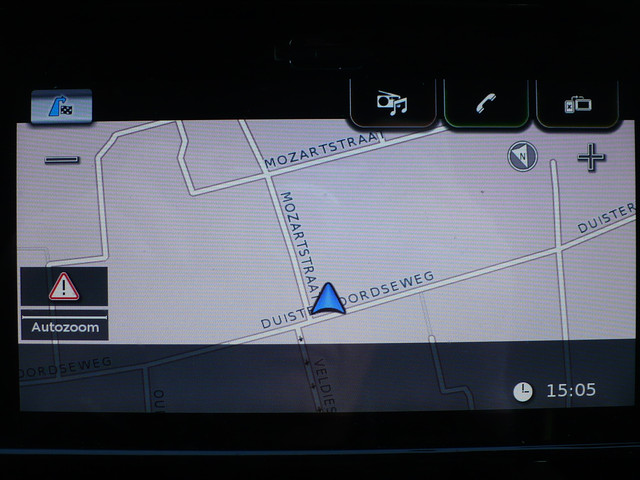The width and height of the screenshot is (640, 480).
Task: Open the route destination flag button
Action: 61,106
